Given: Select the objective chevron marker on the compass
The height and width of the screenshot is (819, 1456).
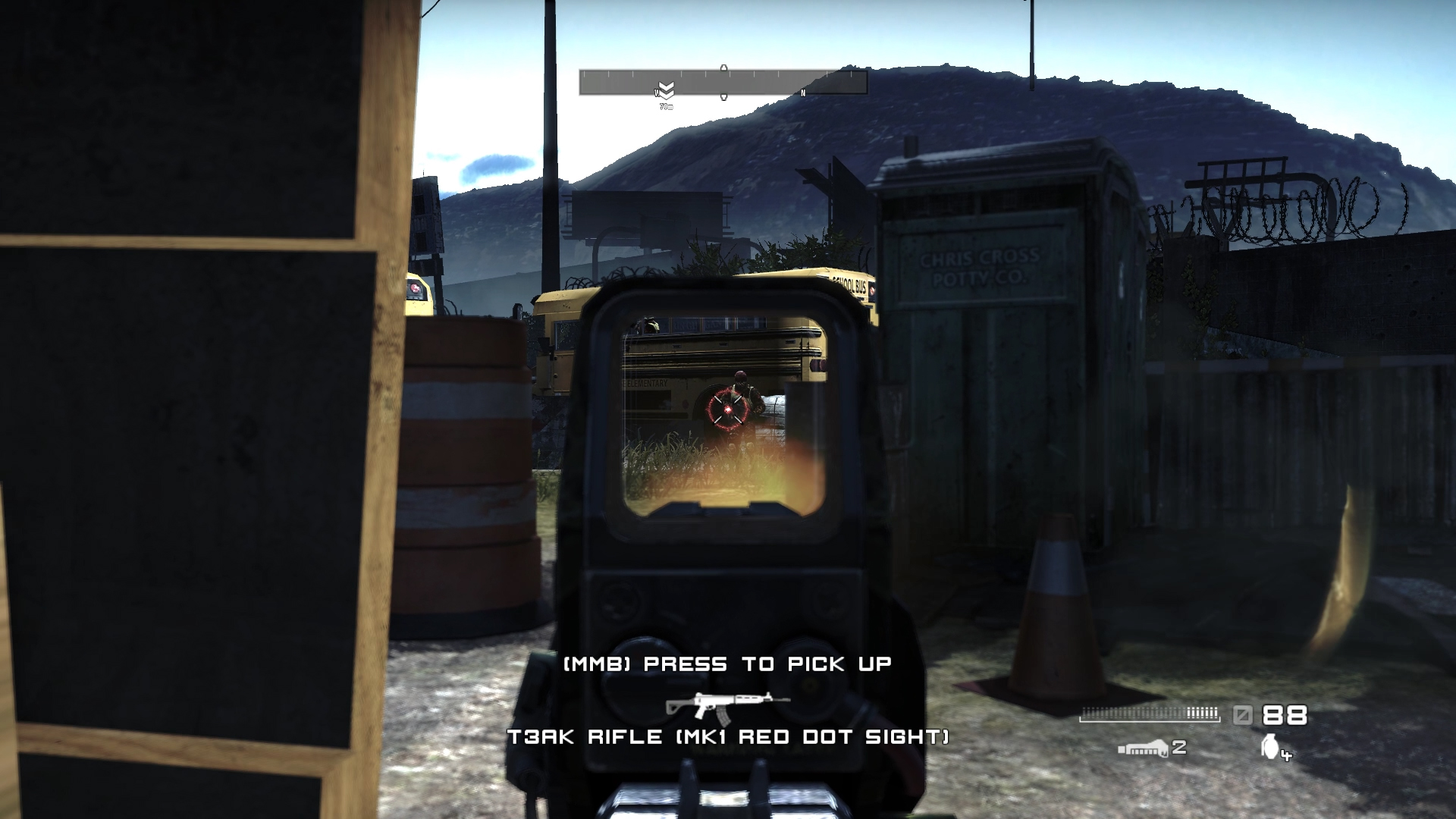Looking at the screenshot, I should [666, 91].
